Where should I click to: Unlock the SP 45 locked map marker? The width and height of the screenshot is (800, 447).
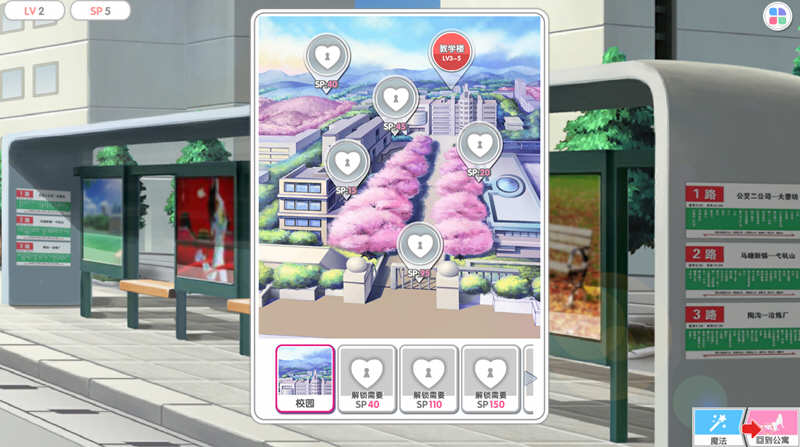(392, 99)
